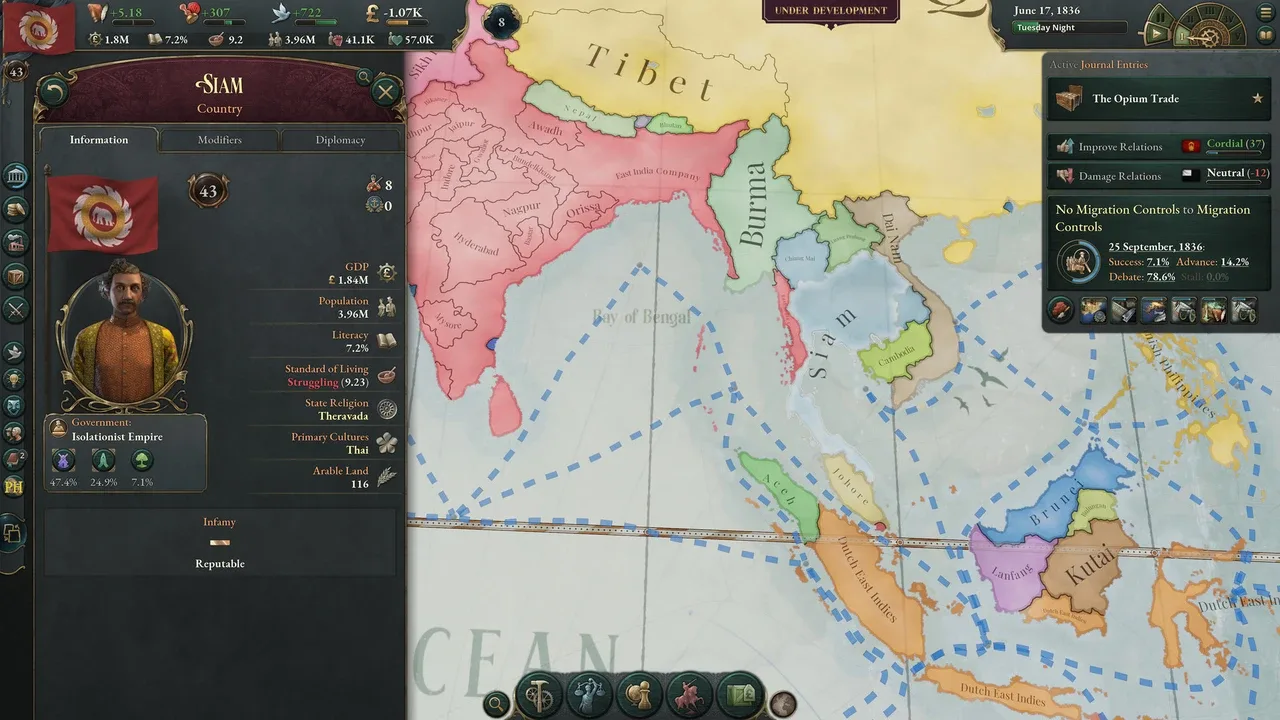
Task: Switch to the Modifiers tab
Action: point(218,140)
